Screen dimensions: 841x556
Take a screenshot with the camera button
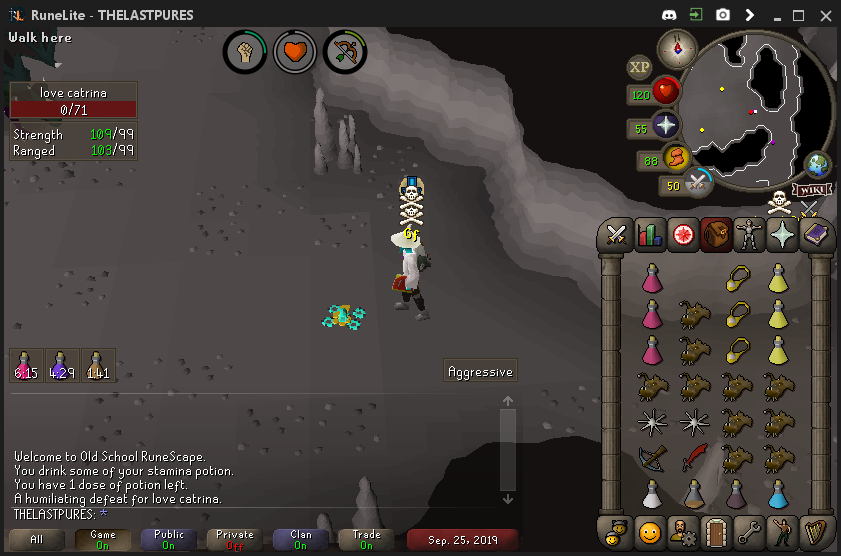coord(722,15)
